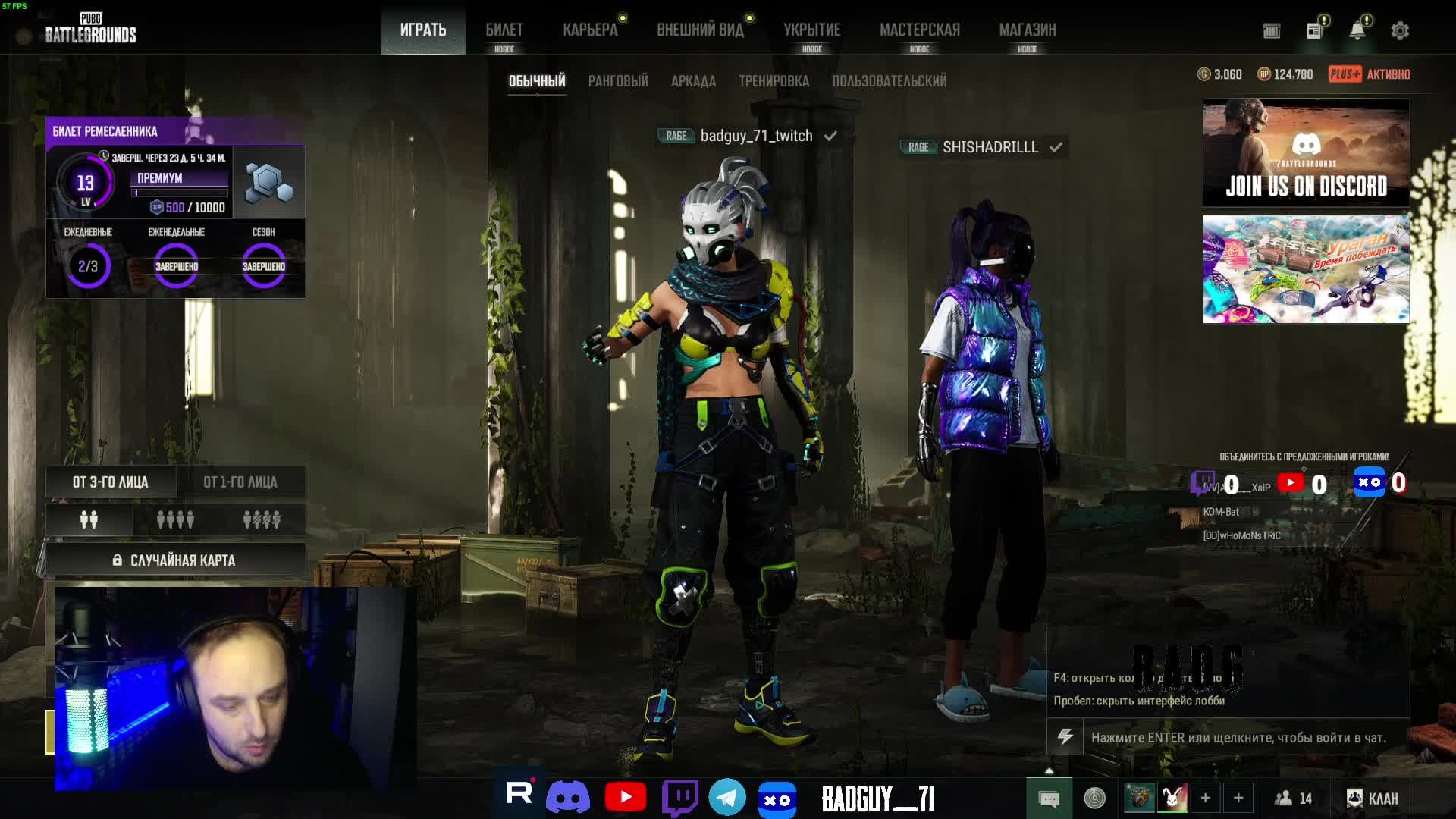
Task: Open ПОЛЬЗОВАТЕЛЬСКИЙ custom matches
Action: 889,81
